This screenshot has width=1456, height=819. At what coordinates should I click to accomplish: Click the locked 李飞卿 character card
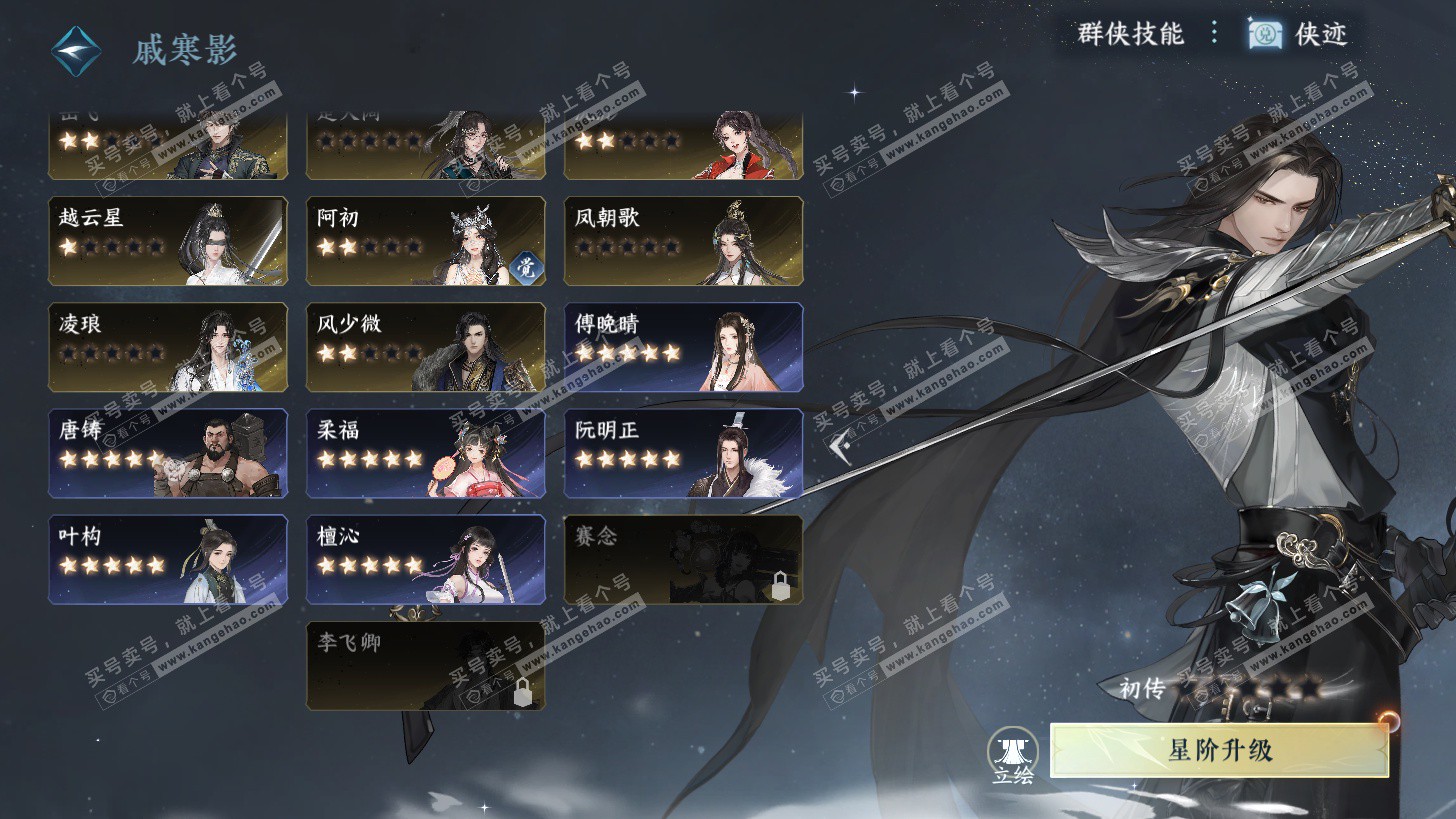point(425,666)
